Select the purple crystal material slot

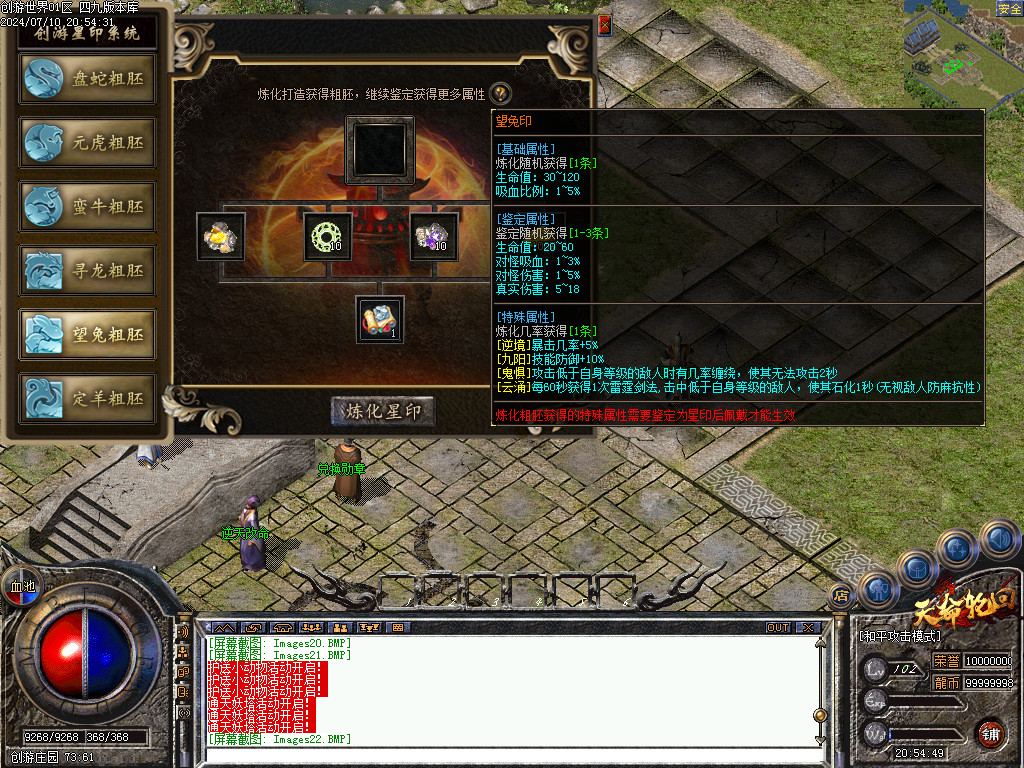[x=434, y=236]
